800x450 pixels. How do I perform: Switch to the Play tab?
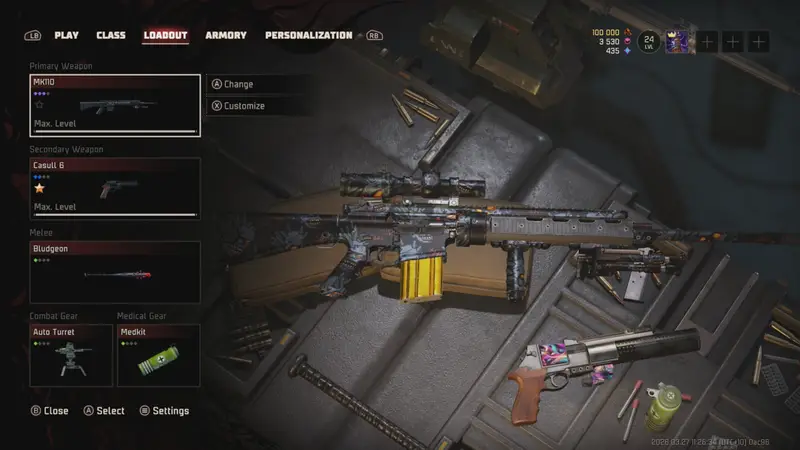coord(66,35)
